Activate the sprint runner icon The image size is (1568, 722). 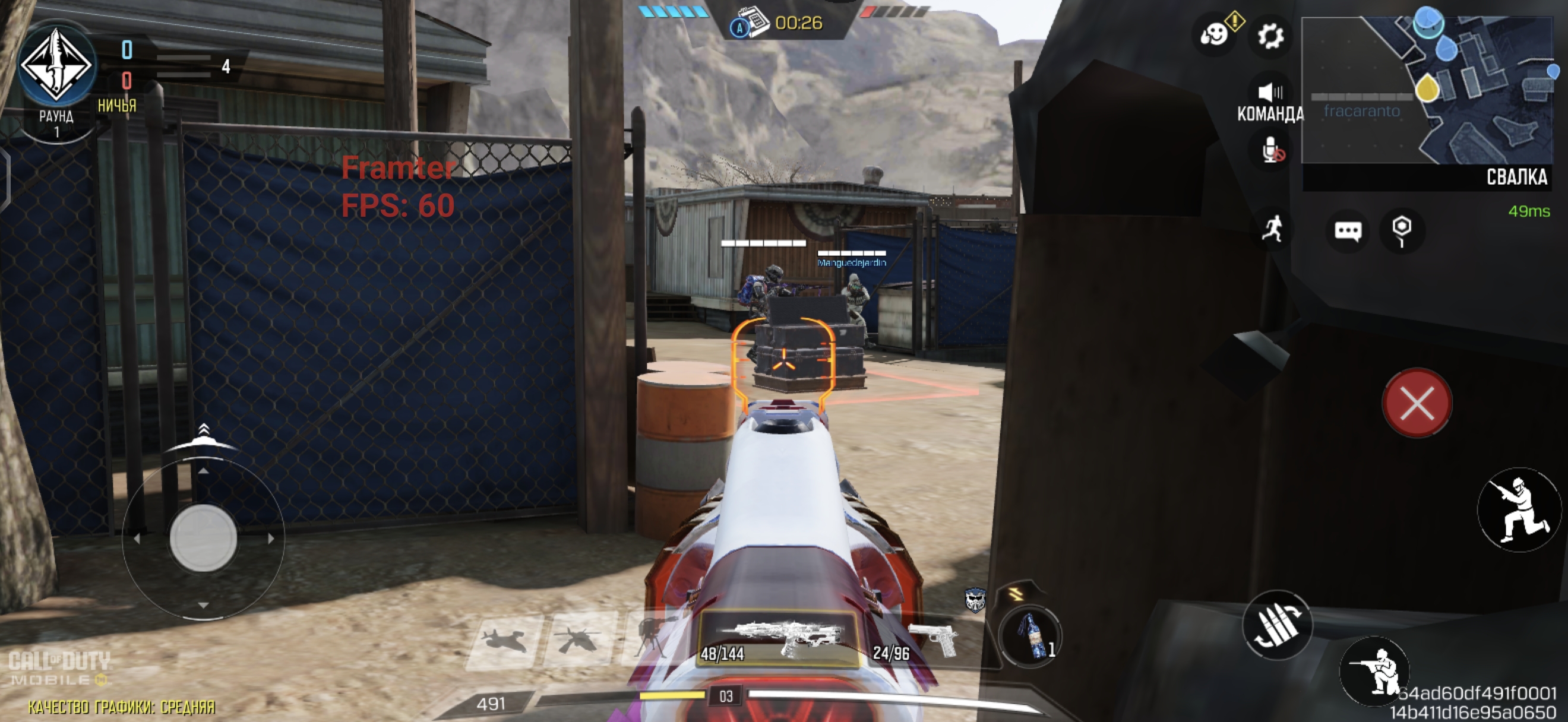(1273, 229)
